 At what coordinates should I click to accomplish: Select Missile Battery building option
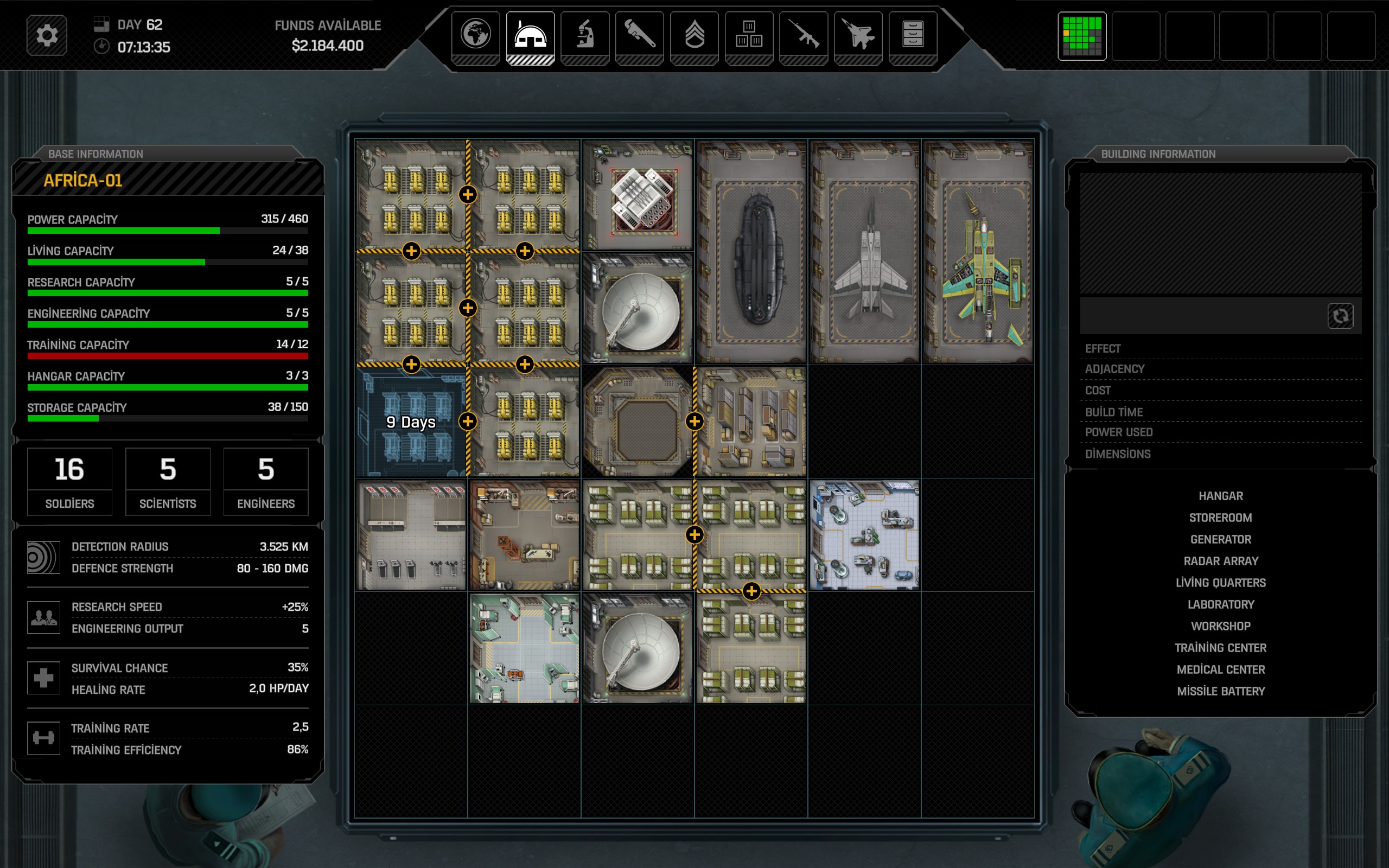[x=1220, y=691]
